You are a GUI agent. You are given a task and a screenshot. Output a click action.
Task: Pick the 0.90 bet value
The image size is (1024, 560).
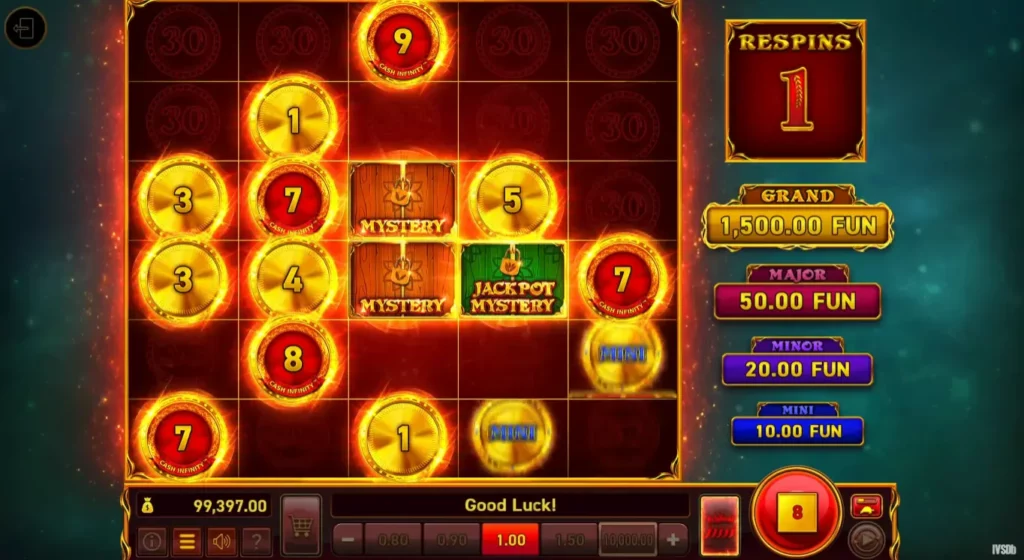coord(451,538)
